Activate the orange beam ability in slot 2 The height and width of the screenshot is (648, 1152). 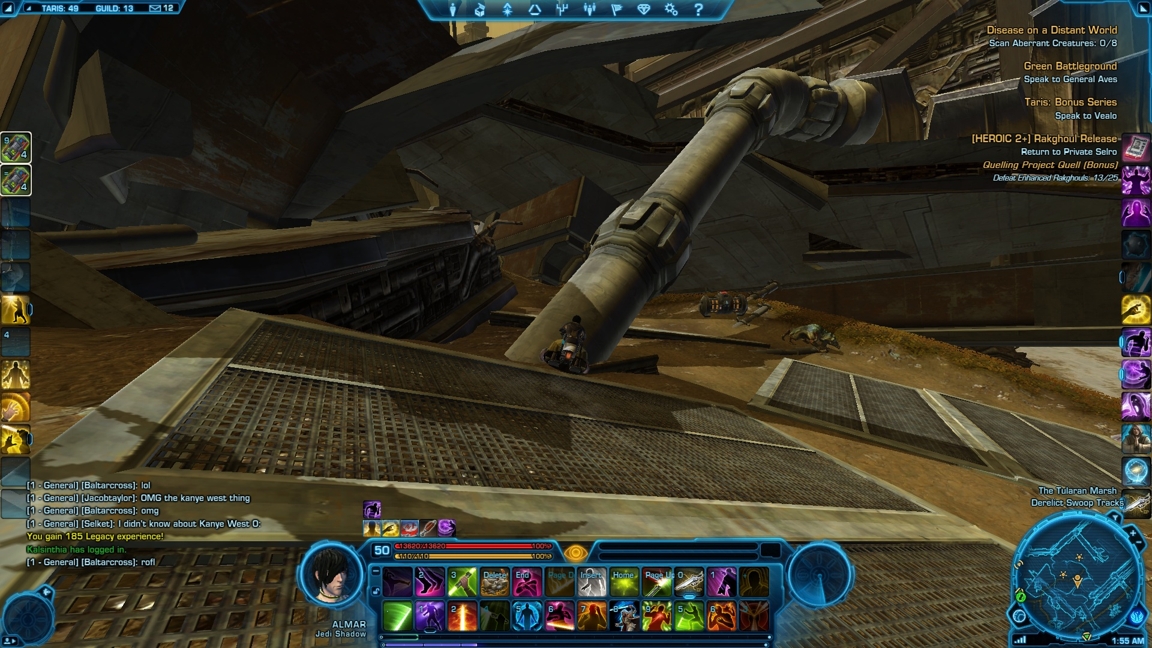pos(462,616)
